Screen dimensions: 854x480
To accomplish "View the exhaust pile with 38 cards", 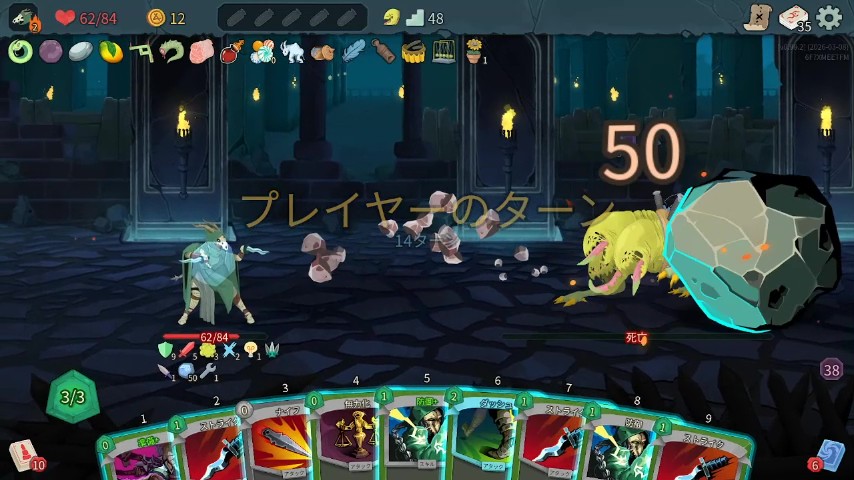I will [x=831, y=370].
